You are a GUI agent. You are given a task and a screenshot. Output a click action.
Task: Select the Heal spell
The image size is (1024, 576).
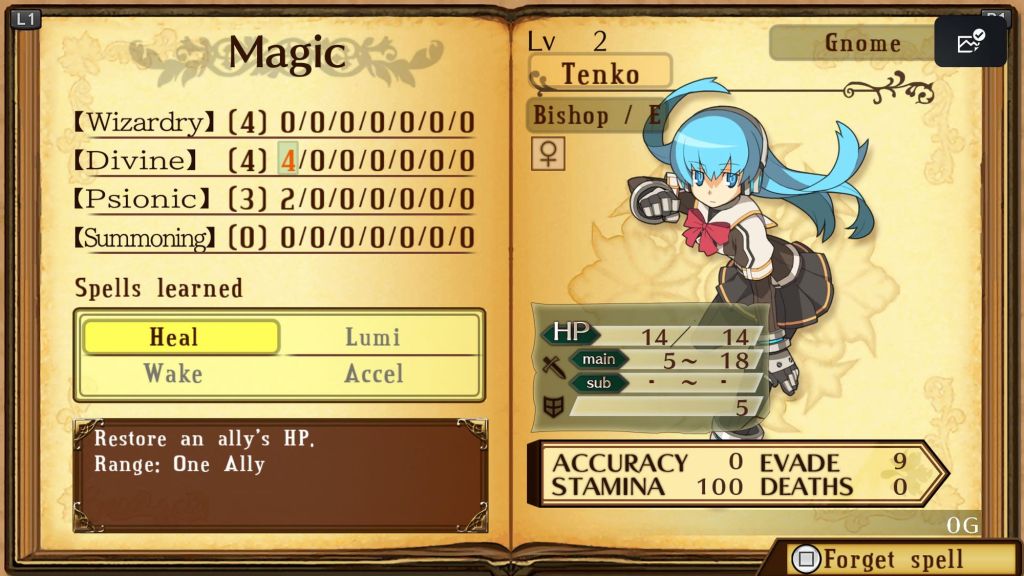[180, 337]
